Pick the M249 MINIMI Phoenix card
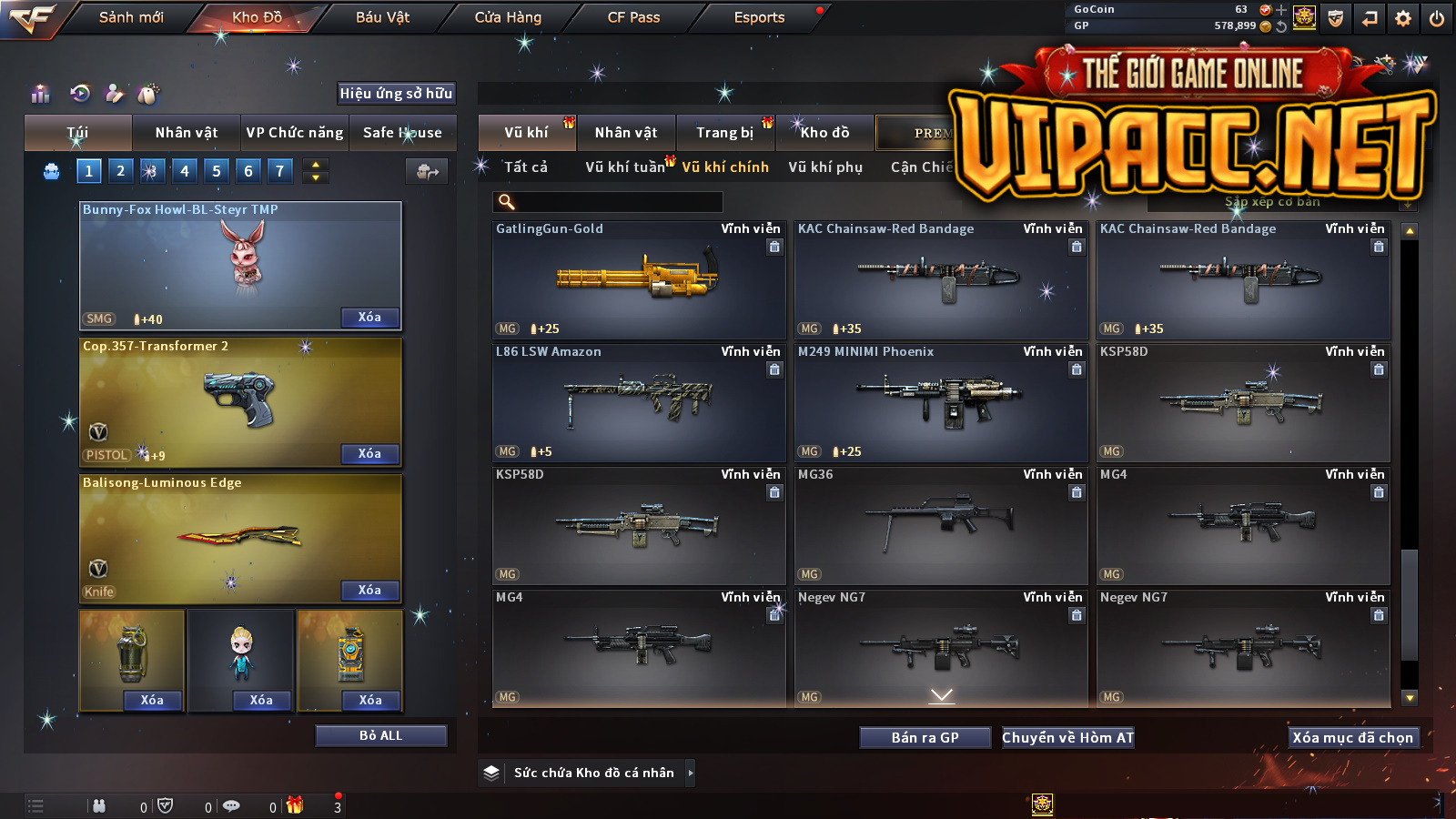 (941, 402)
